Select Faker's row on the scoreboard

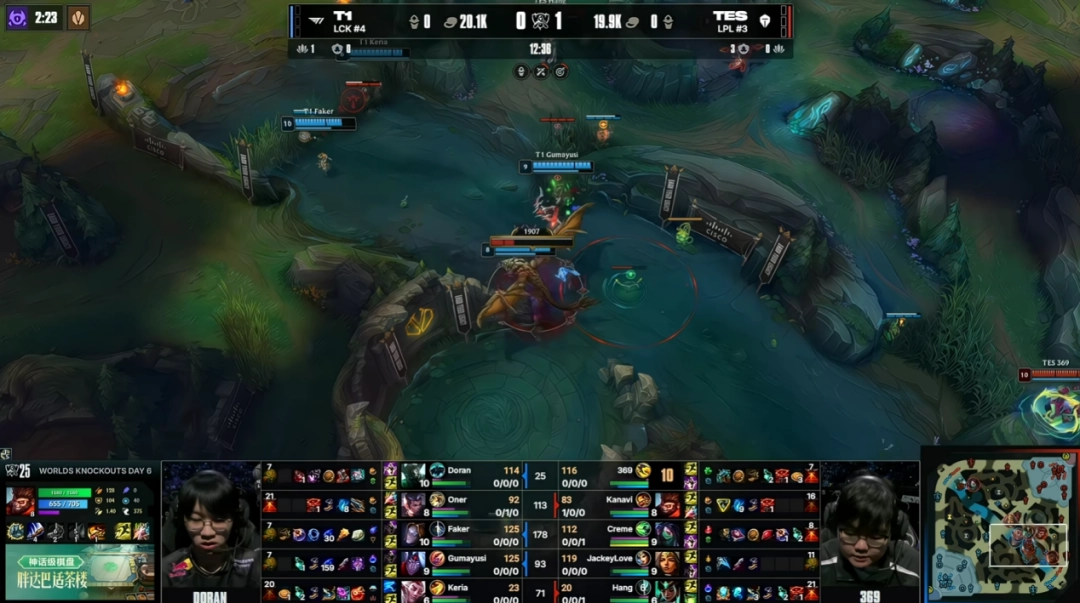pos(460,529)
